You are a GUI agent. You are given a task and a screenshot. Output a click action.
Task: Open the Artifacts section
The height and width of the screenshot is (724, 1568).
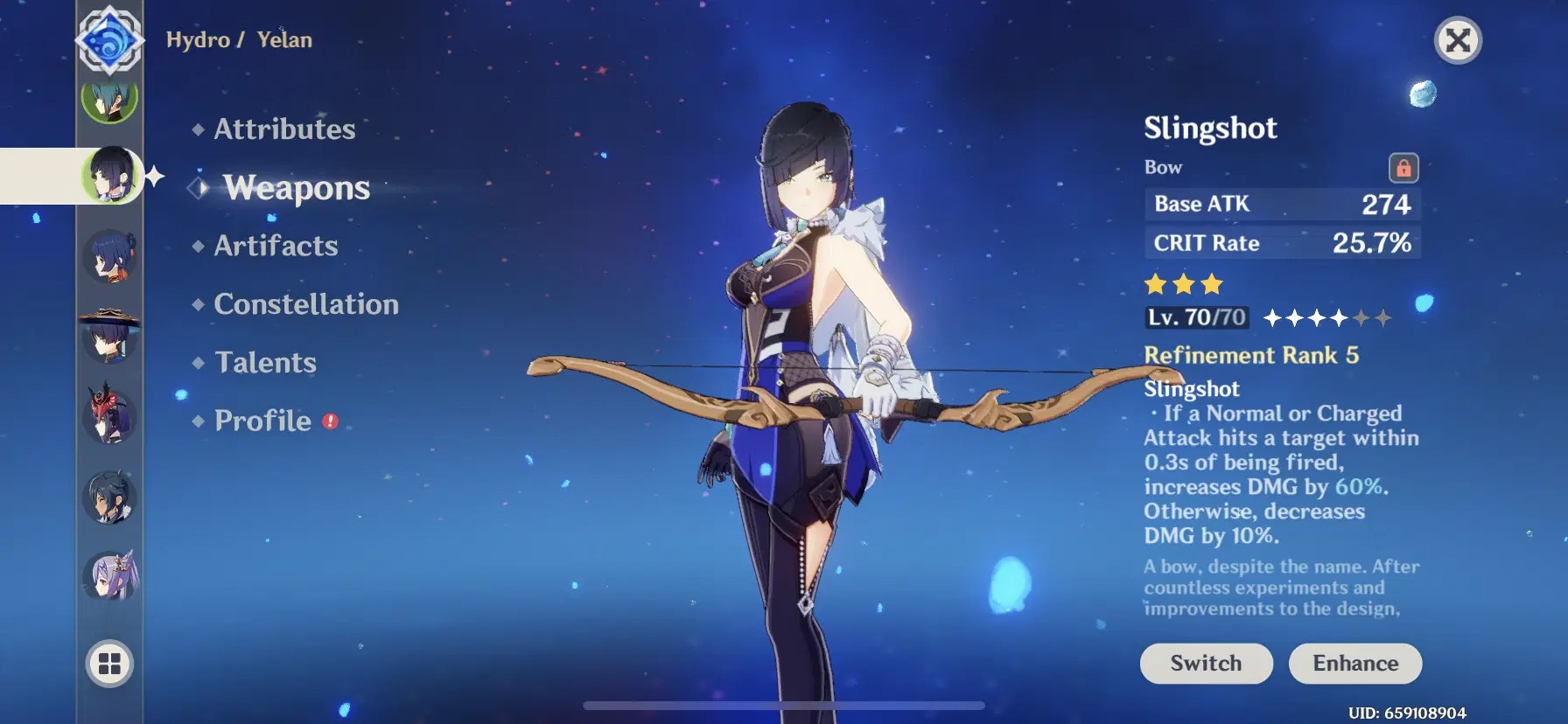[x=276, y=246]
